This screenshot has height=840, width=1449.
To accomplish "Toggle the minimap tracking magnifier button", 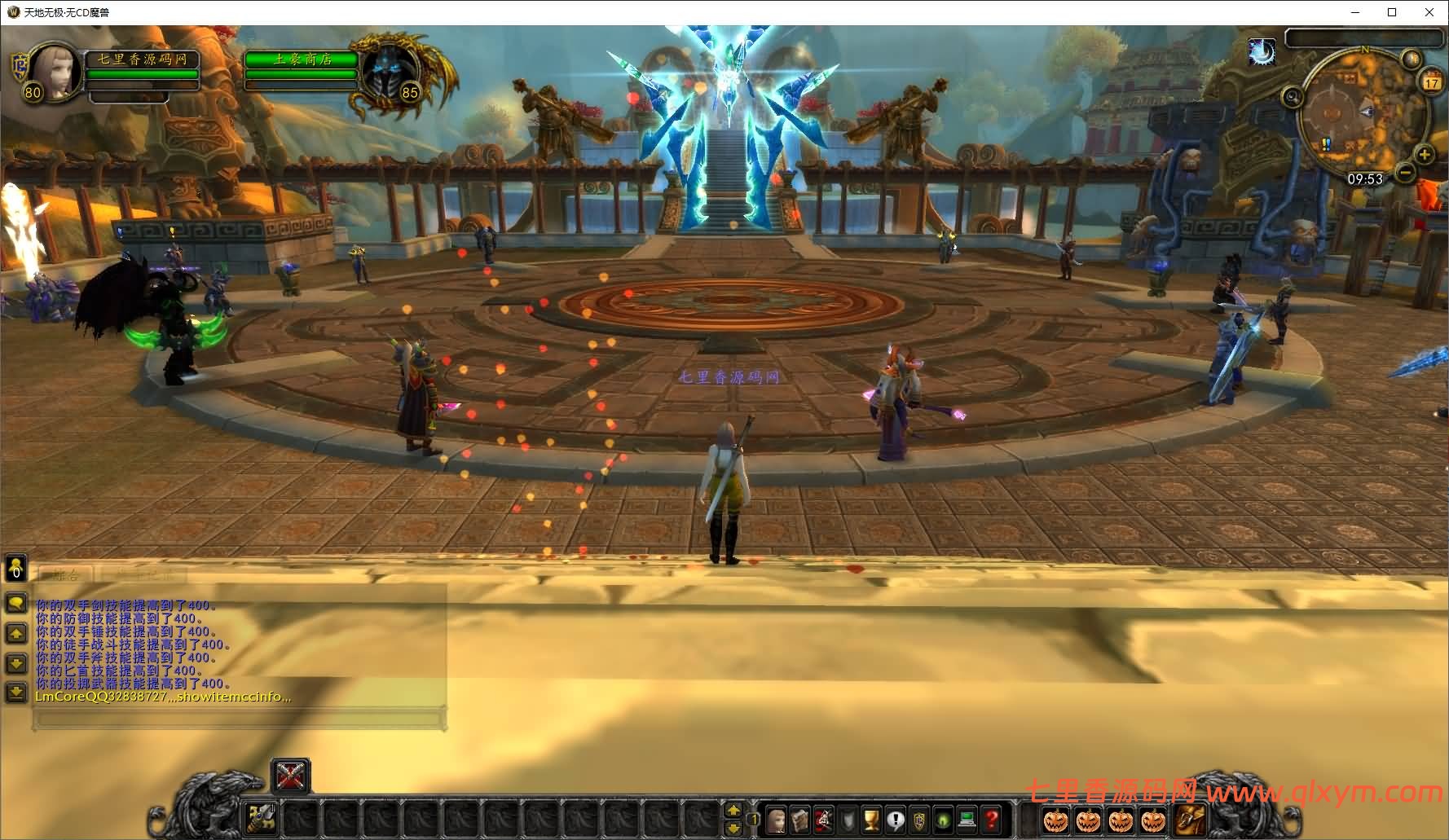I will [x=1292, y=98].
